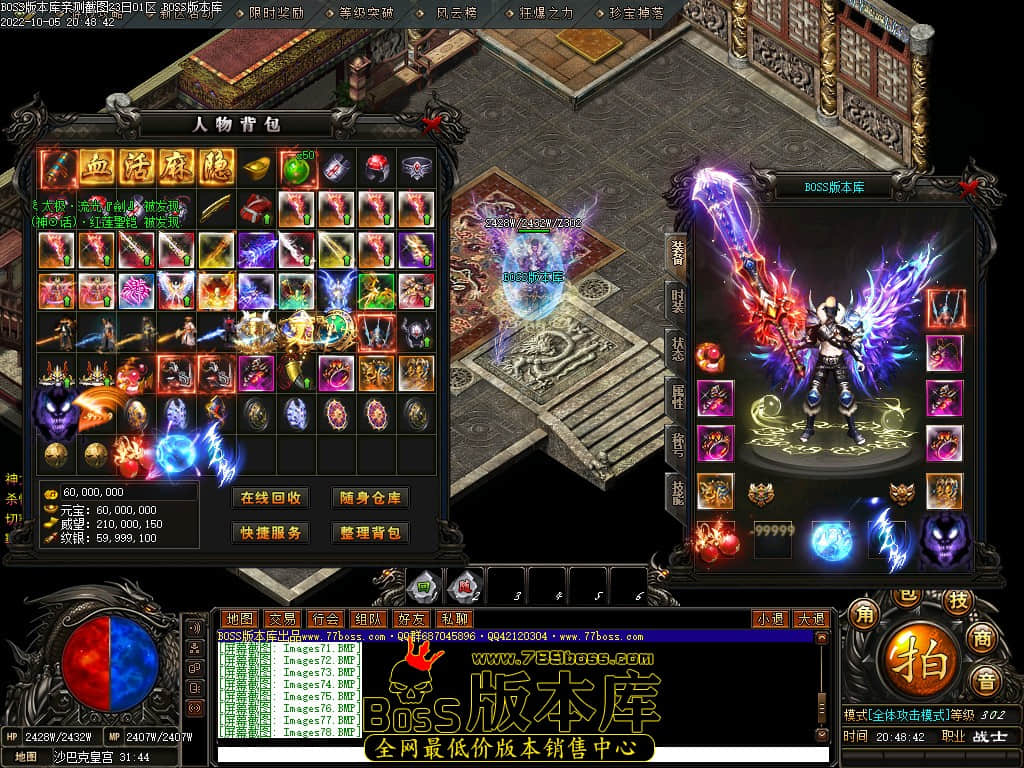1024x768 pixels.
Task: Switch to the 时装 costume tab
Action: pos(677,302)
